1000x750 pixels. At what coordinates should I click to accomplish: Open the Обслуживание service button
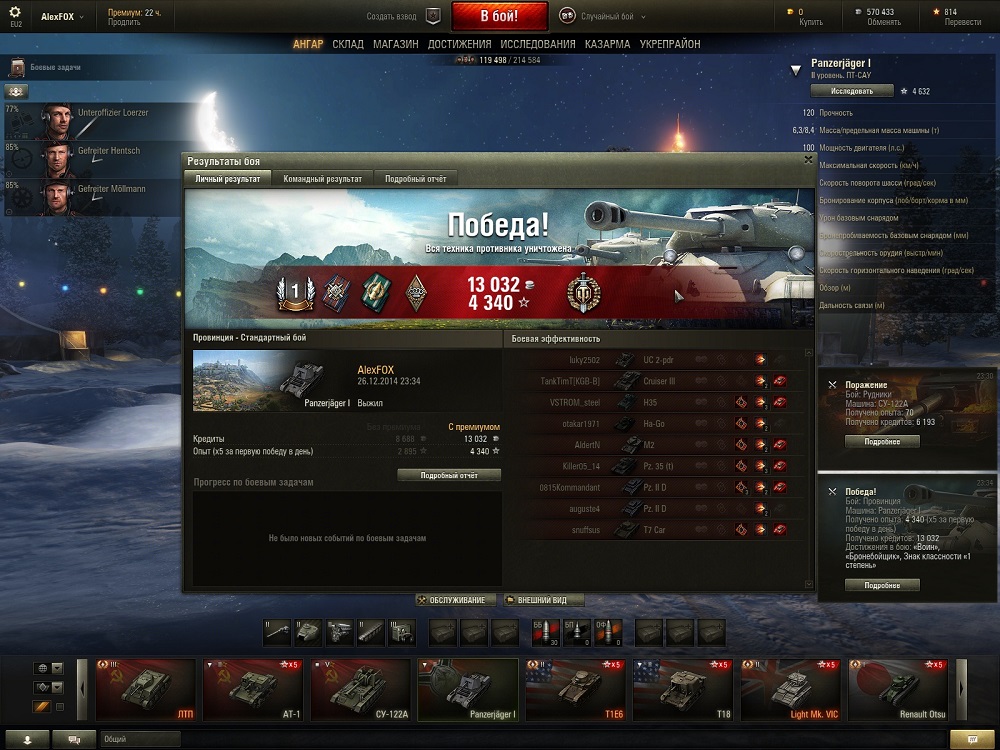pos(456,600)
